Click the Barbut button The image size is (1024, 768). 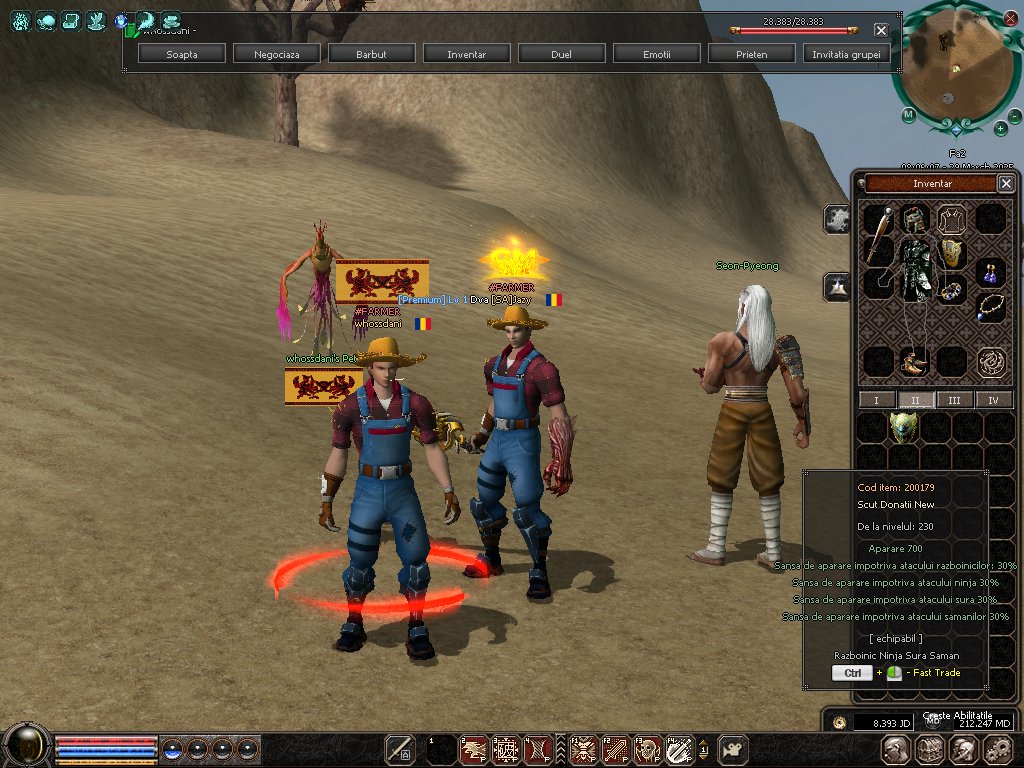point(371,54)
